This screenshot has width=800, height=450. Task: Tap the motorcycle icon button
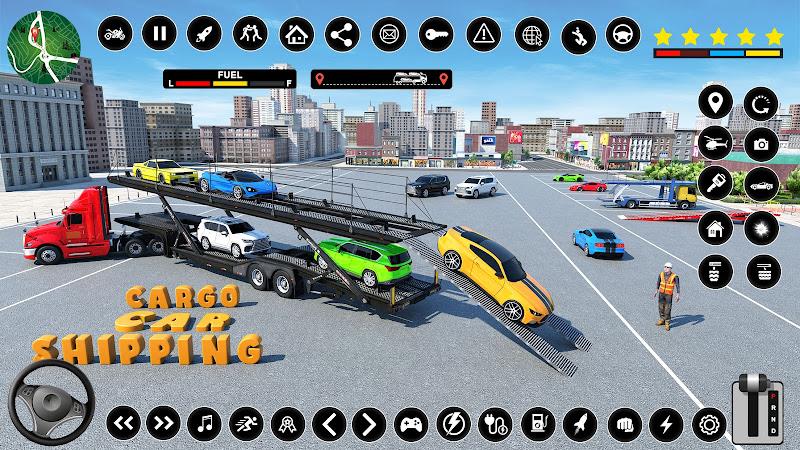[x=113, y=35]
